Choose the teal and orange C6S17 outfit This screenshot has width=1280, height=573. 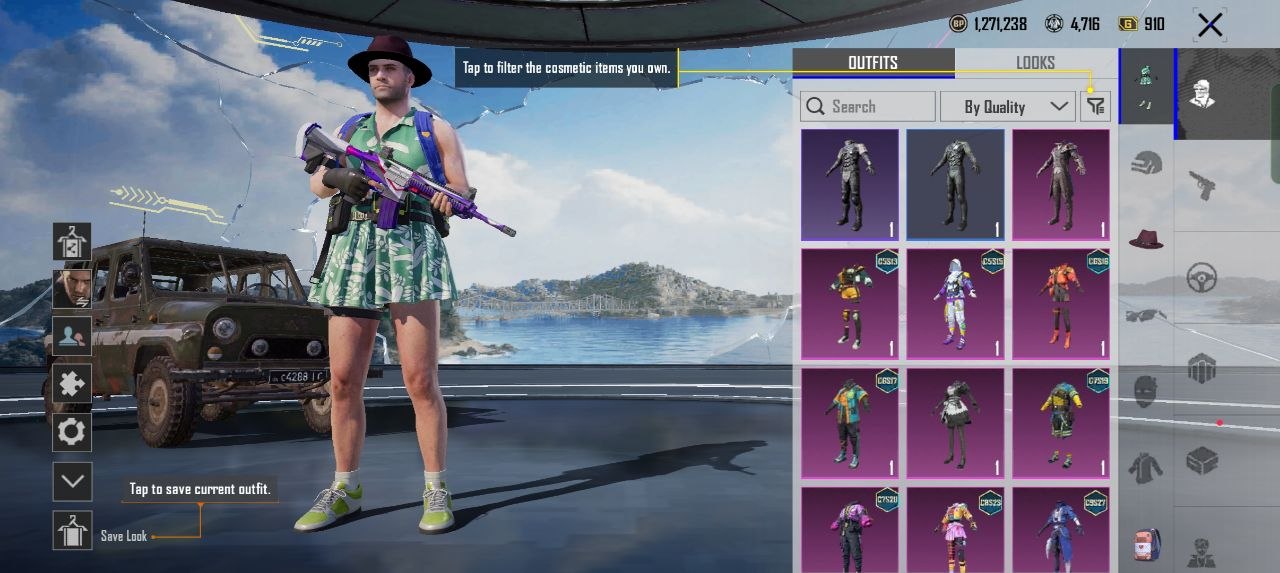849,423
